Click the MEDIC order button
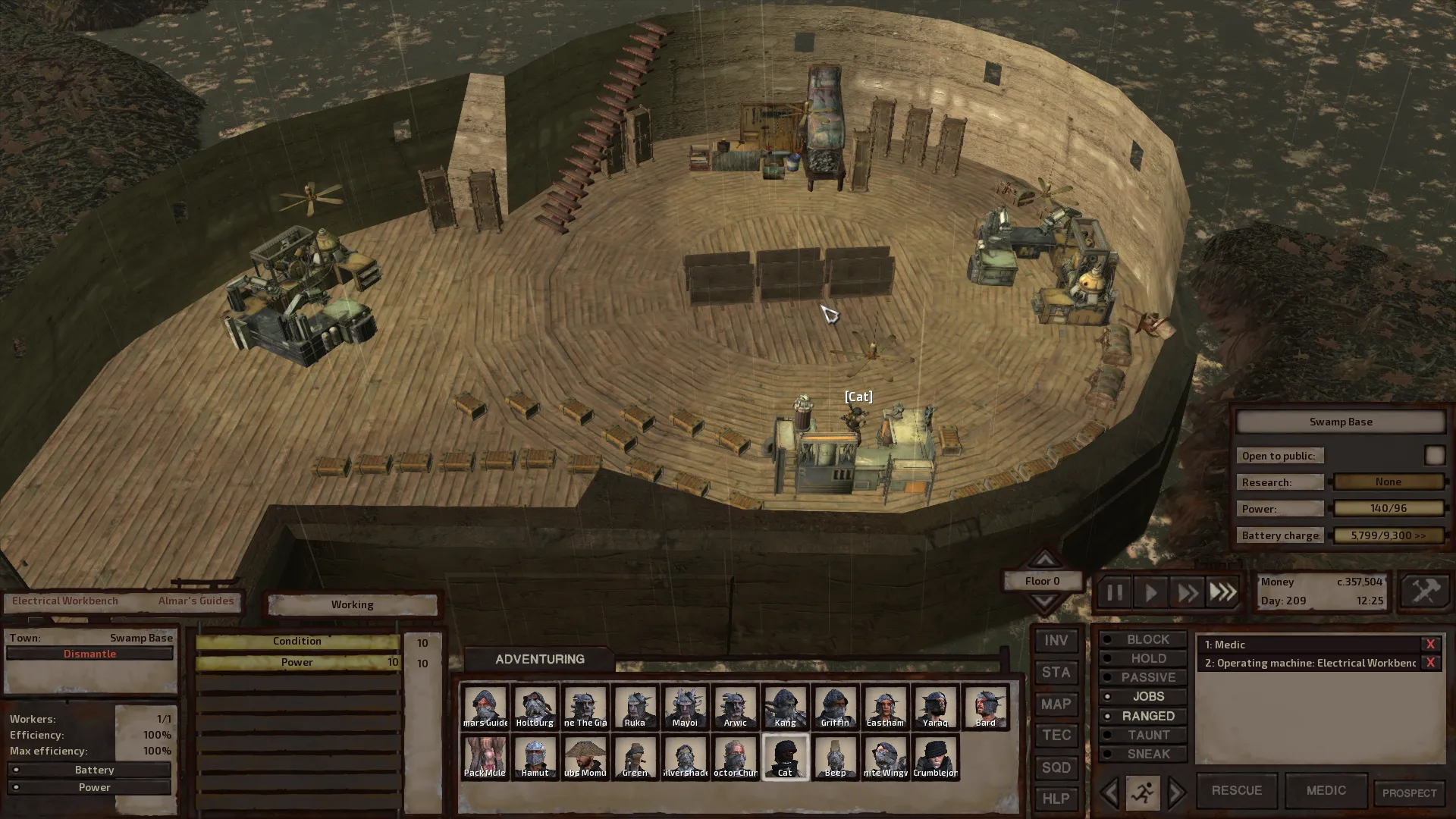The width and height of the screenshot is (1456, 819). [1326, 790]
